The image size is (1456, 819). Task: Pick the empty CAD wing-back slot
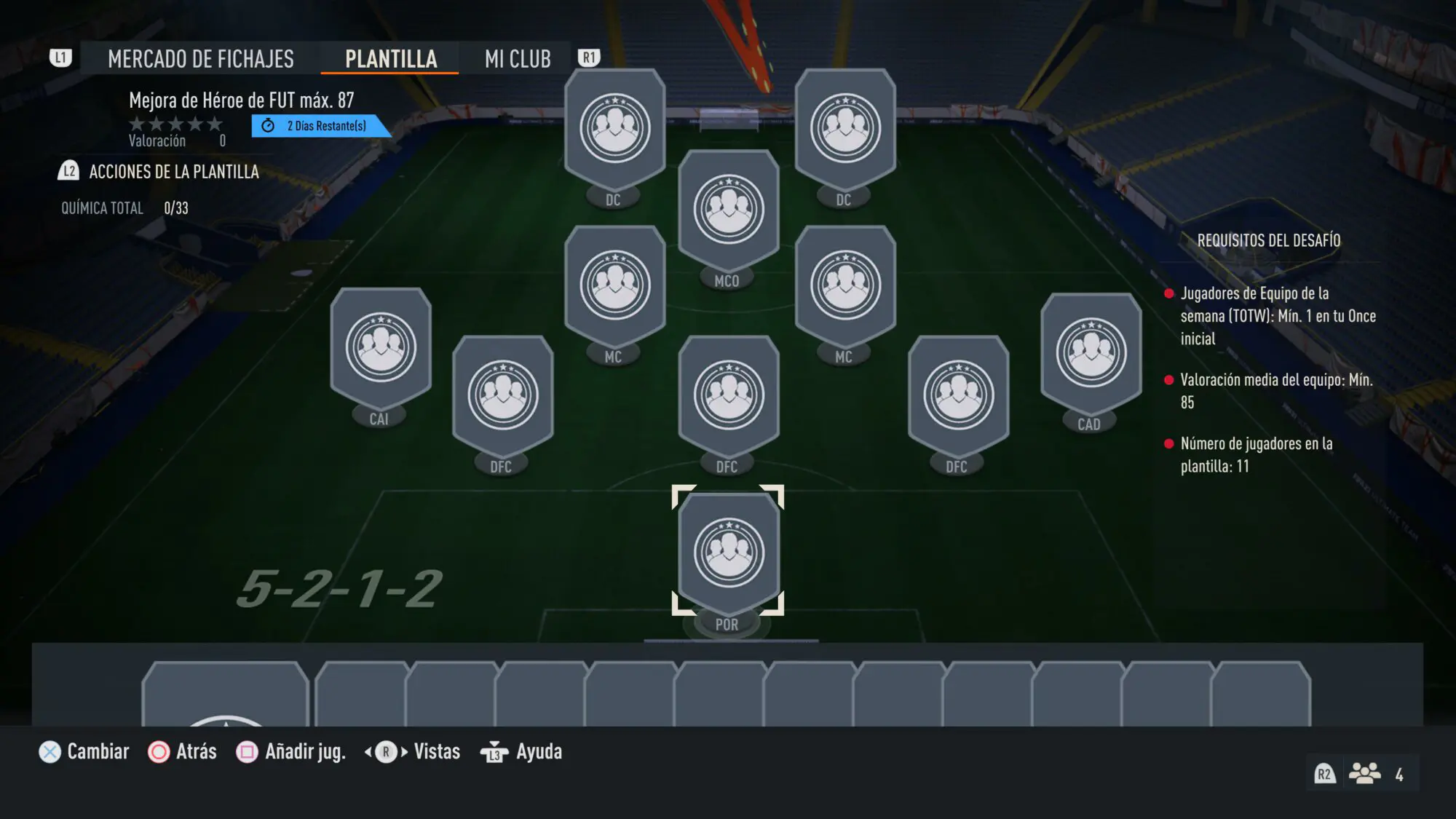tap(1091, 354)
